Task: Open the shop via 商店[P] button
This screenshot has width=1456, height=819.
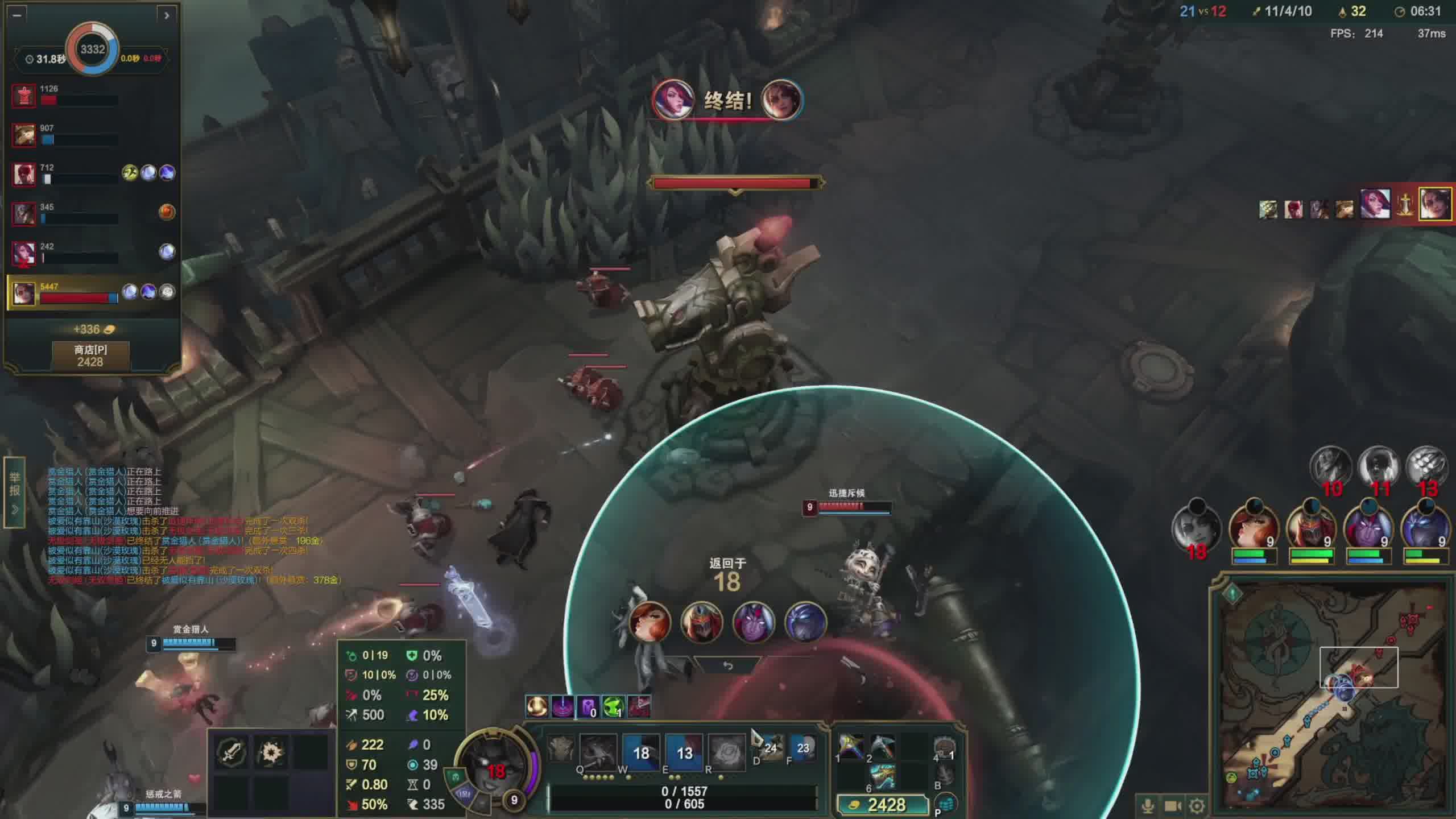Action: [x=90, y=355]
